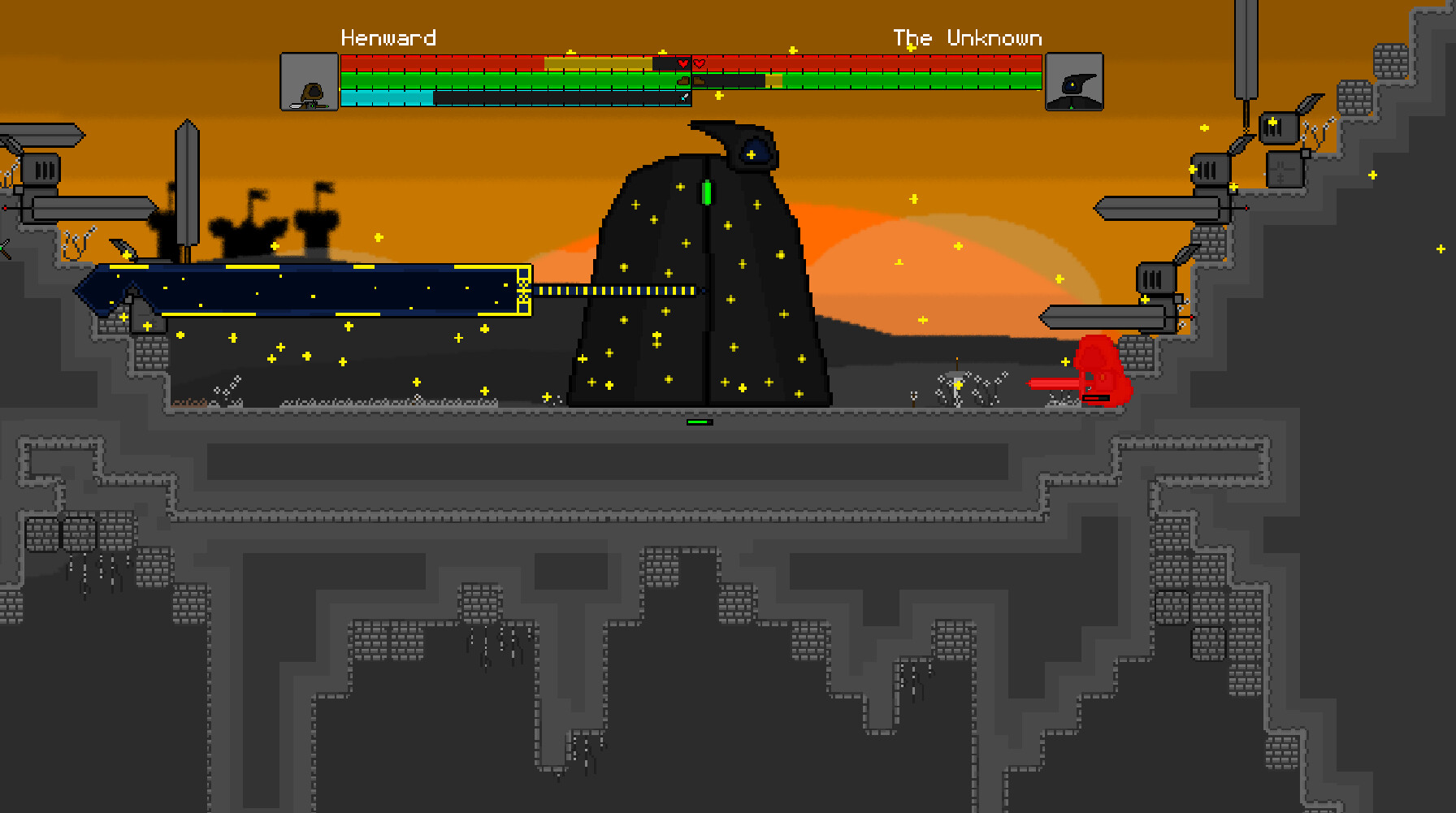1456x813 pixels.
Task: Click the heart icon beside The Unknown's health bar
Action: click(700, 63)
